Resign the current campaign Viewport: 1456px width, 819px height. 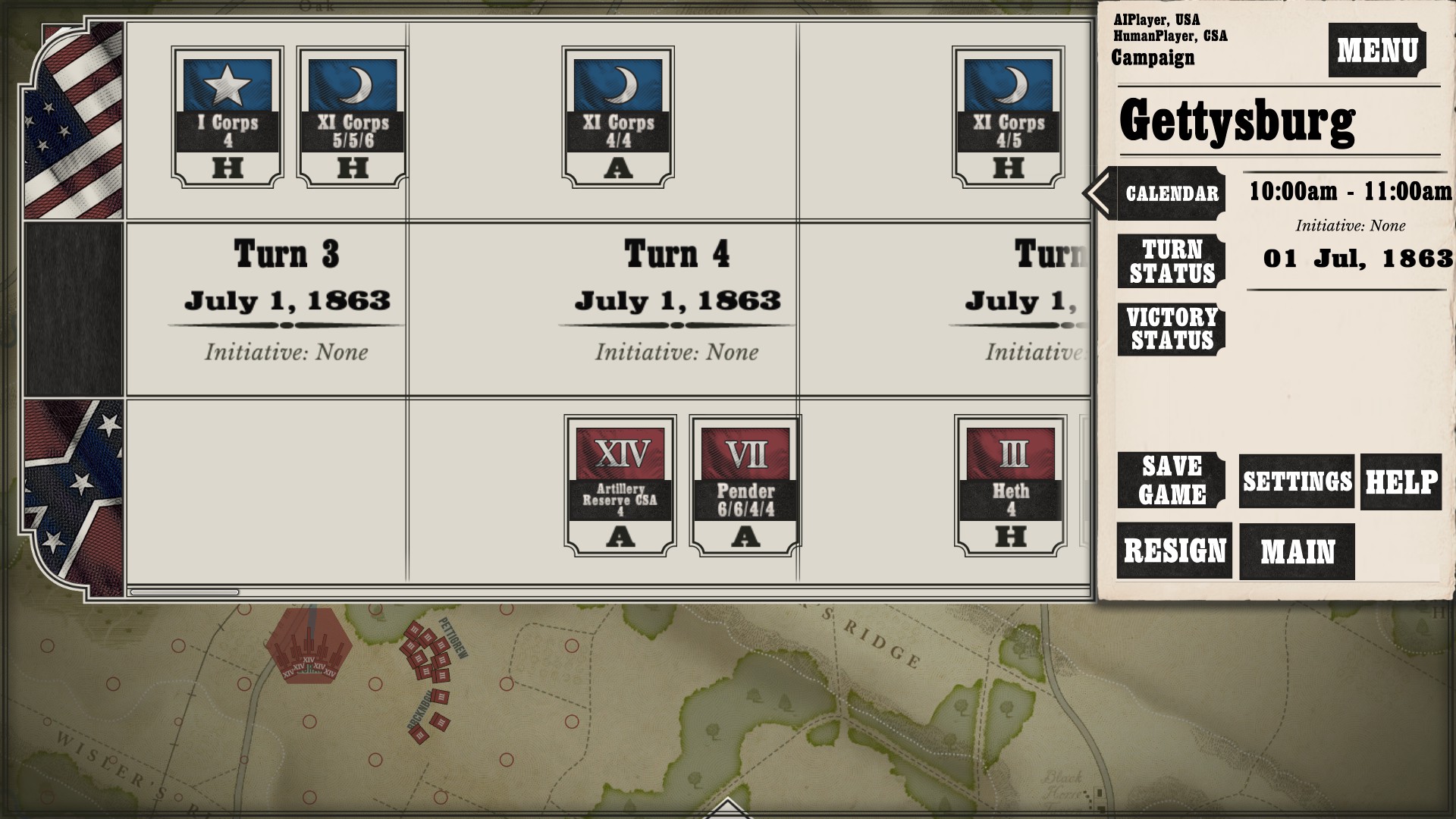(x=1174, y=551)
